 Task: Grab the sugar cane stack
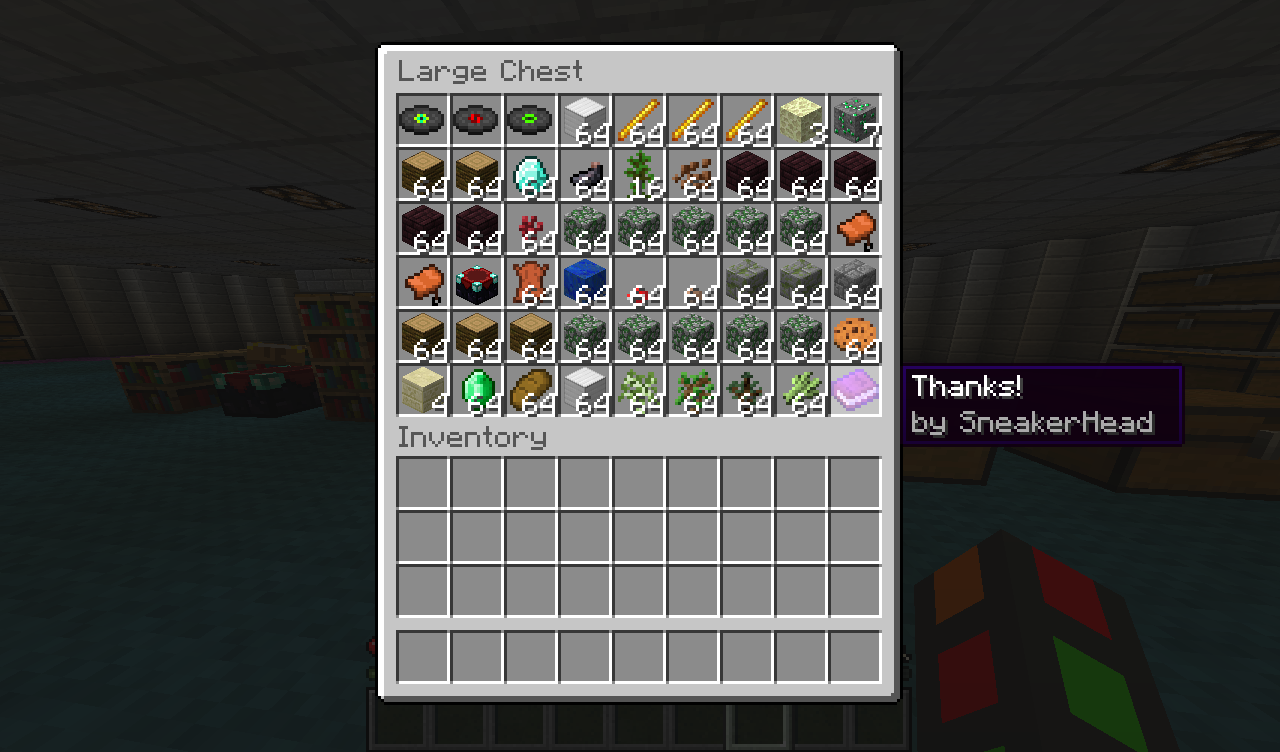801,390
